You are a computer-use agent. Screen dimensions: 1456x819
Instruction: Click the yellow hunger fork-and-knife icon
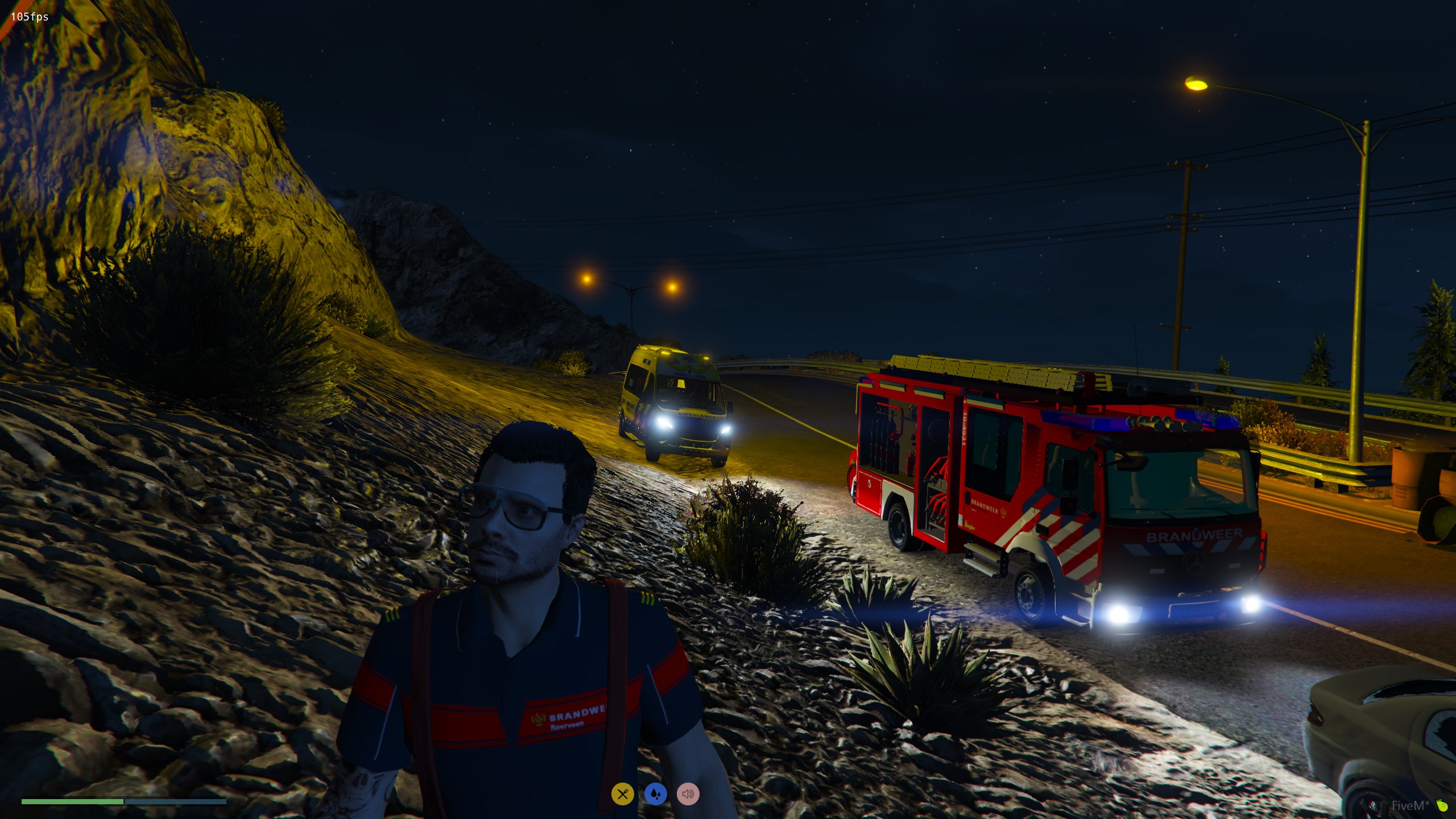(623, 794)
